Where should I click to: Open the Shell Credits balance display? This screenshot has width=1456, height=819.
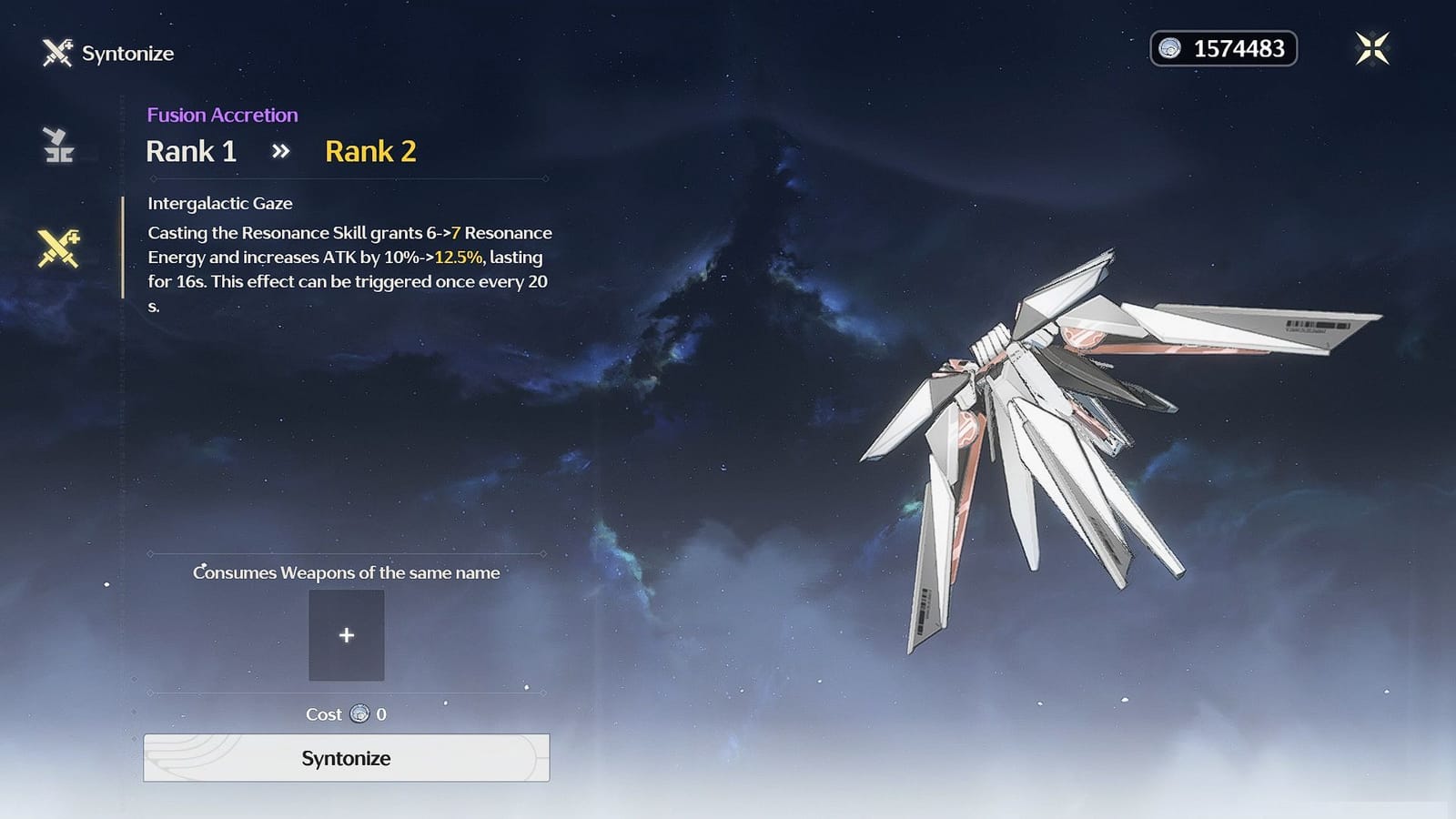(x=1224, y=48)
